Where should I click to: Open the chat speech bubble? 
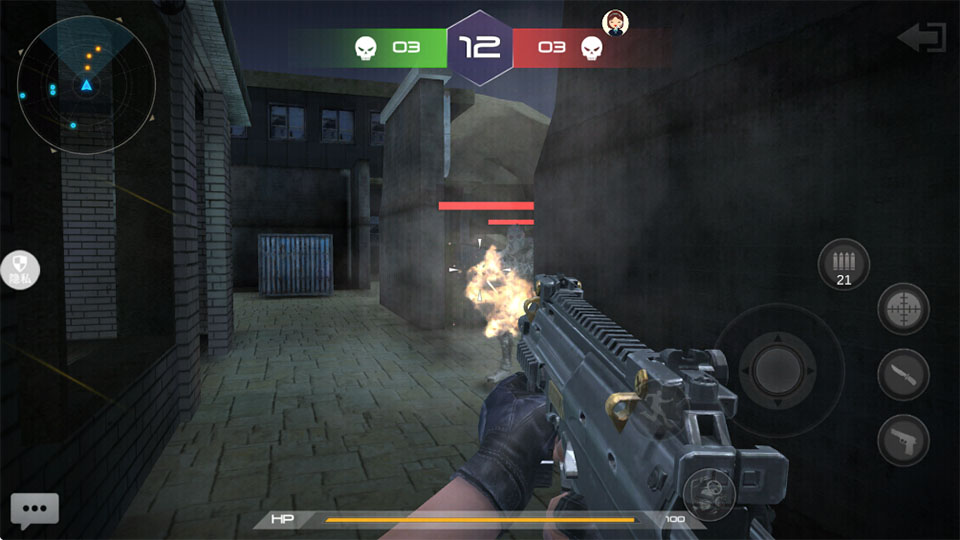[35, 510]
